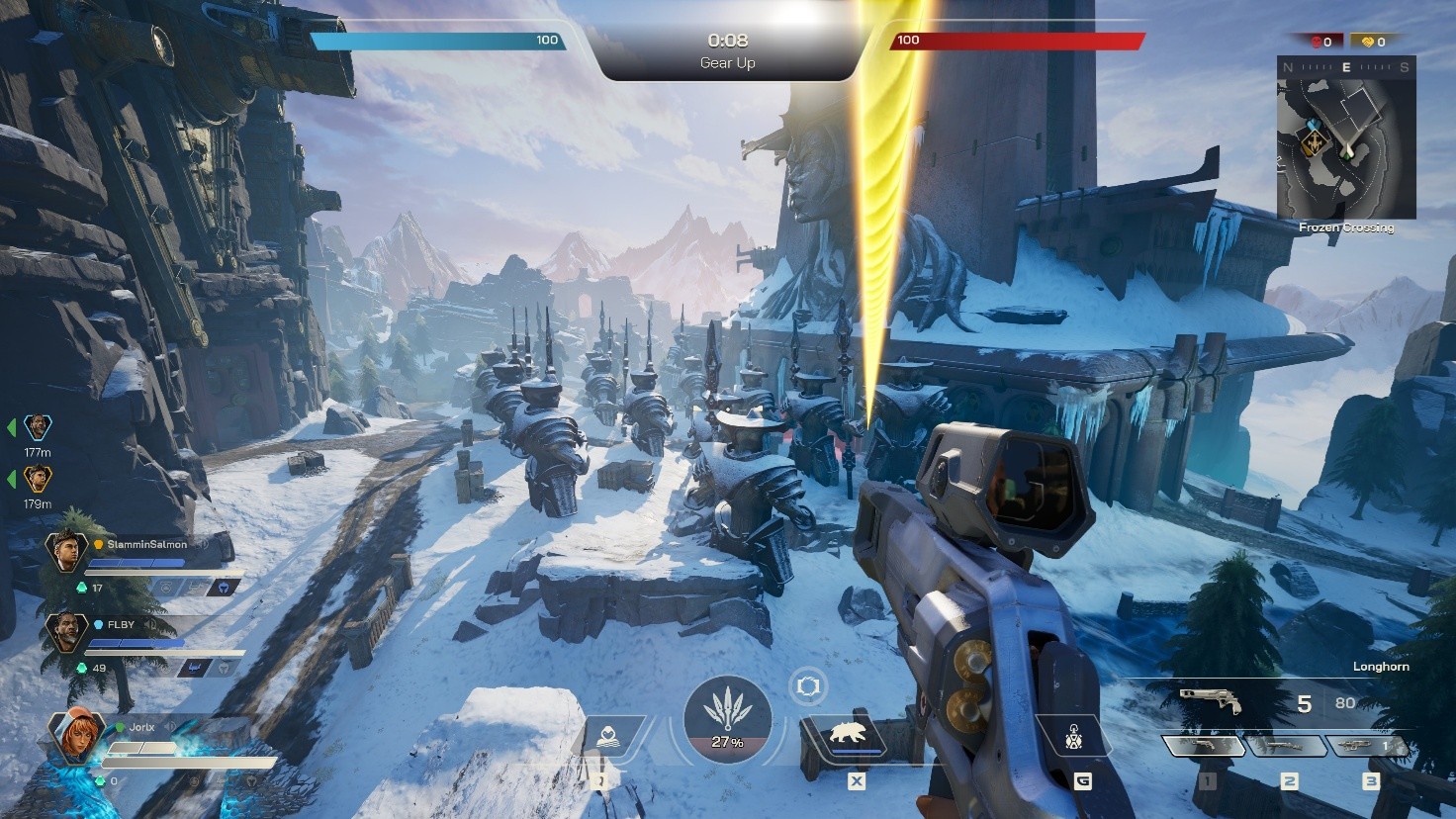Equip the Longhorn revolver in weapon slot one
This screenshot has height=819, width=1456.
click(1206, 747)
